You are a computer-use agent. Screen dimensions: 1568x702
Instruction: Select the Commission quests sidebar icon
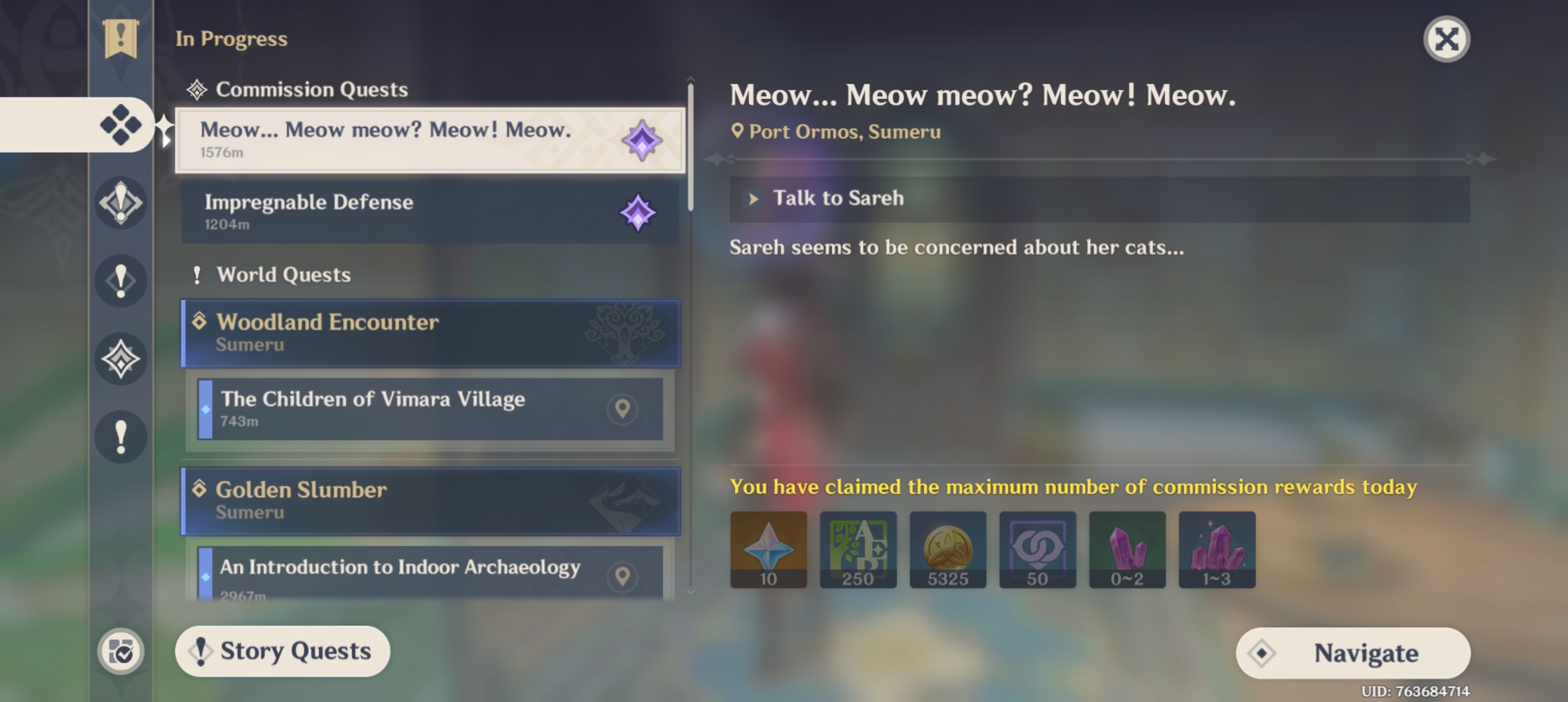click(x=121, y=125)
